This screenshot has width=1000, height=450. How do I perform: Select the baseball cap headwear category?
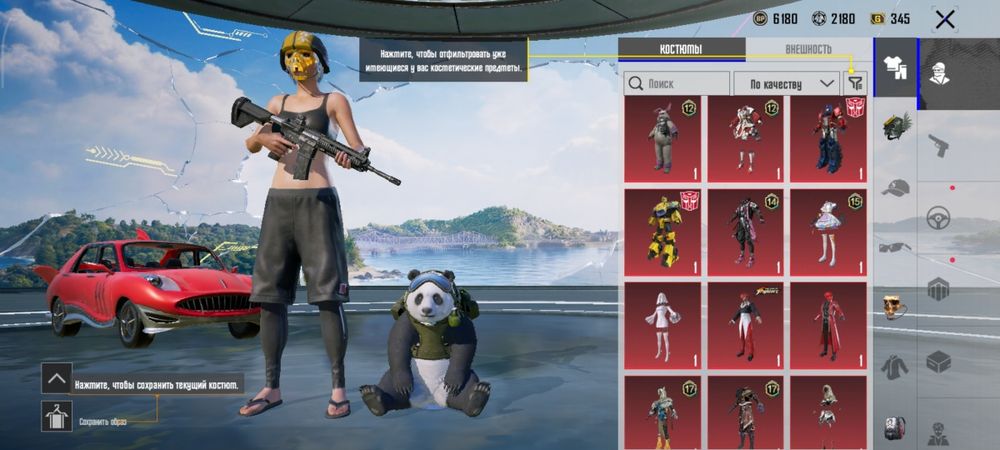(896, 188)
